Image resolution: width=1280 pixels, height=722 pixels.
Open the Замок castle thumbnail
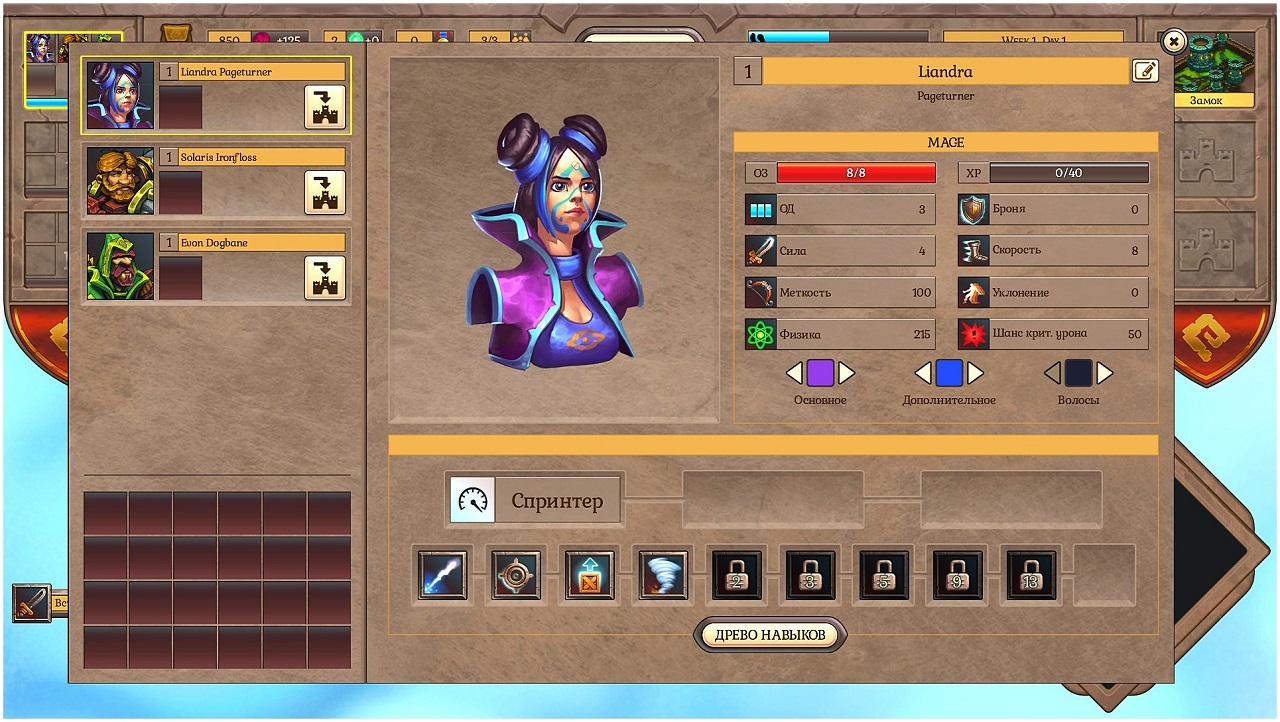point(1213,68)
